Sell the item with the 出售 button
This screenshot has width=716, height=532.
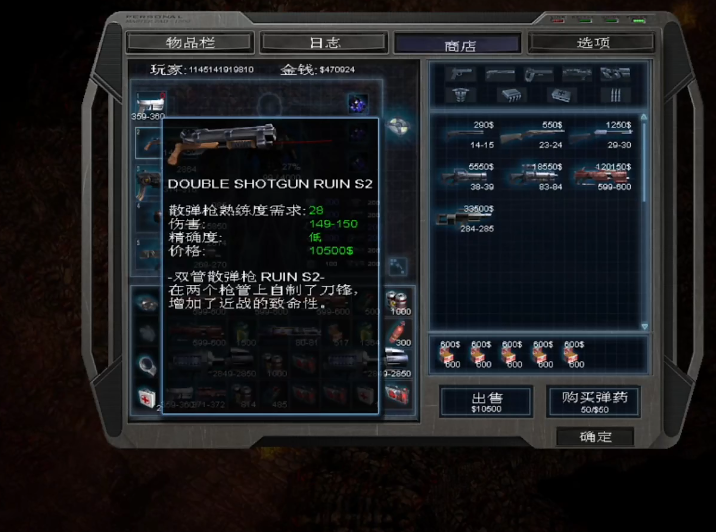pyautogui.click(x=486, y=402)
